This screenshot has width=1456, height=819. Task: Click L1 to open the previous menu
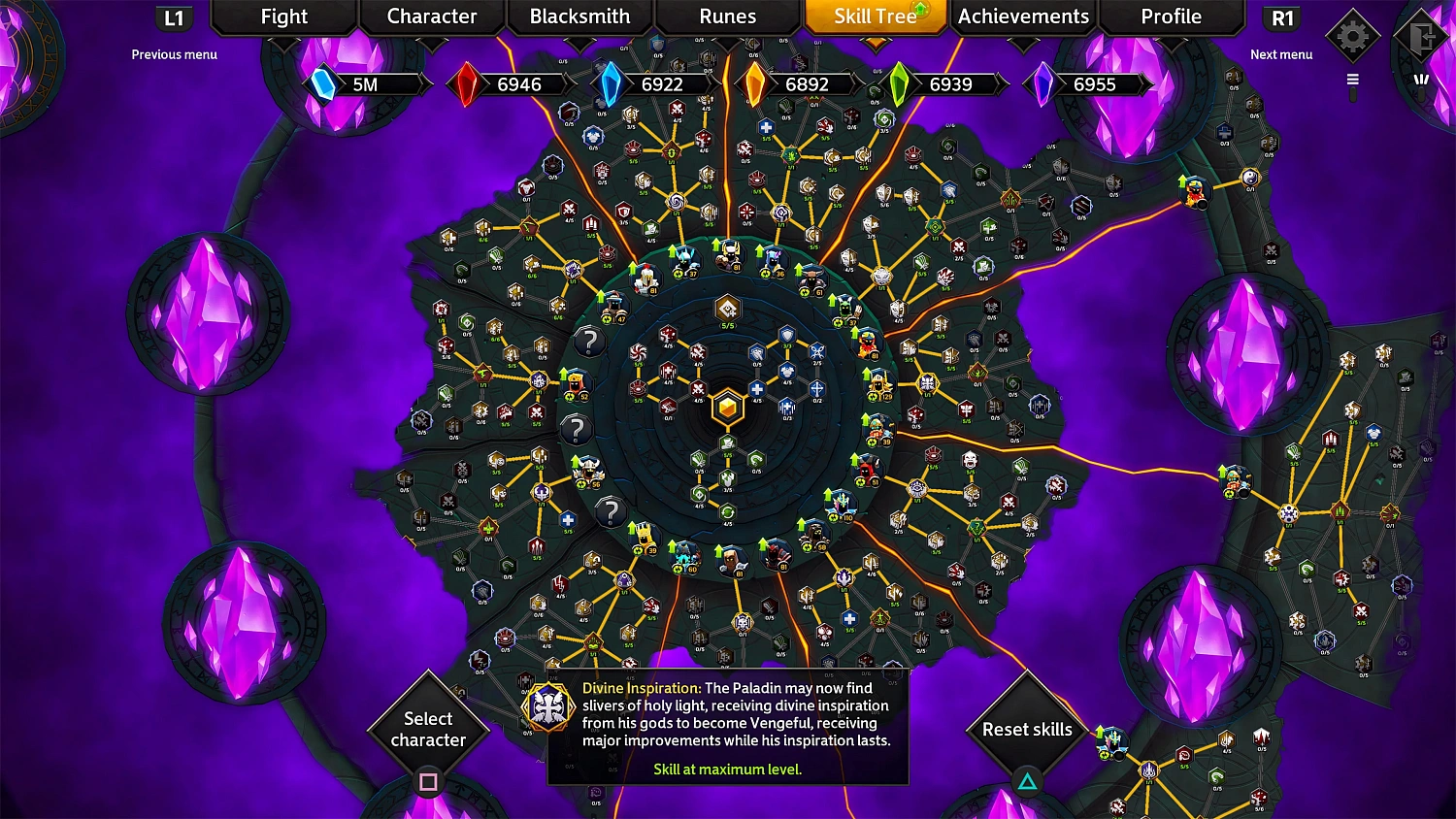tap(175, 16)
